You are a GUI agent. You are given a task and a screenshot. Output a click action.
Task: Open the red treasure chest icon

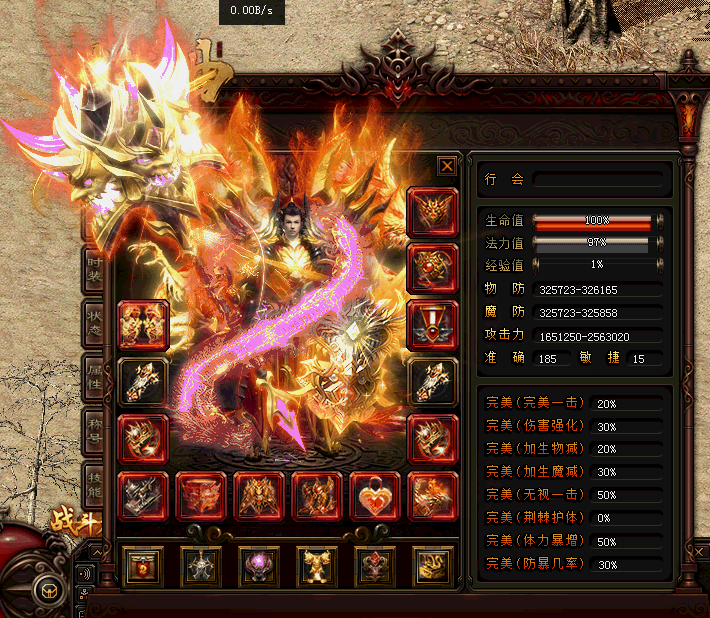pos(143,566)
